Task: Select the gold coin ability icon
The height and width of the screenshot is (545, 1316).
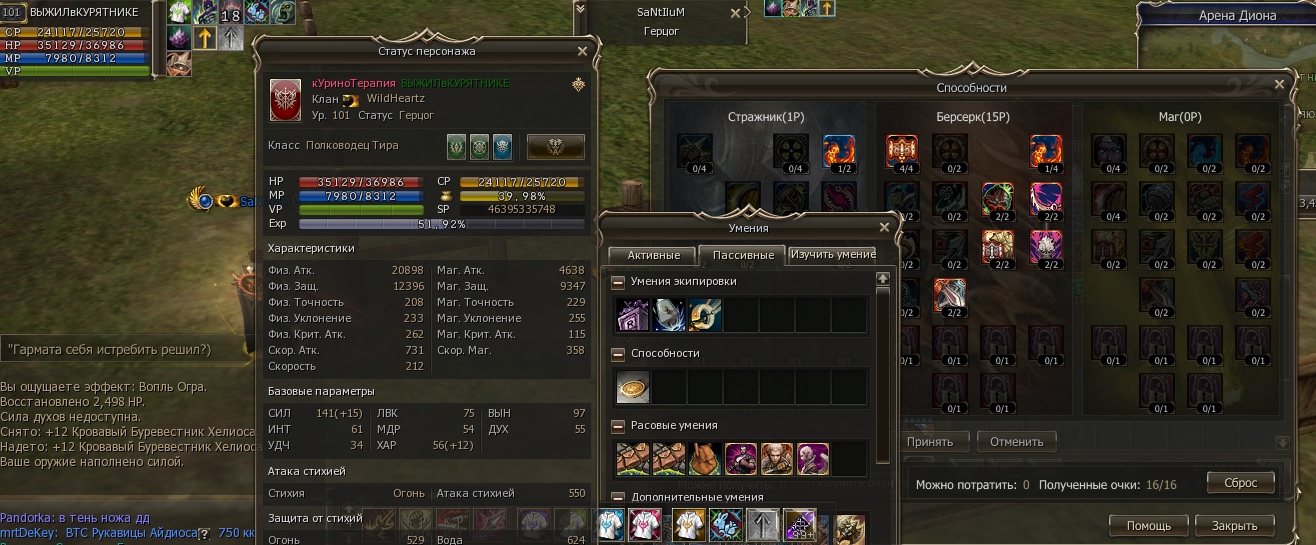Action: (x=633, y=386)
